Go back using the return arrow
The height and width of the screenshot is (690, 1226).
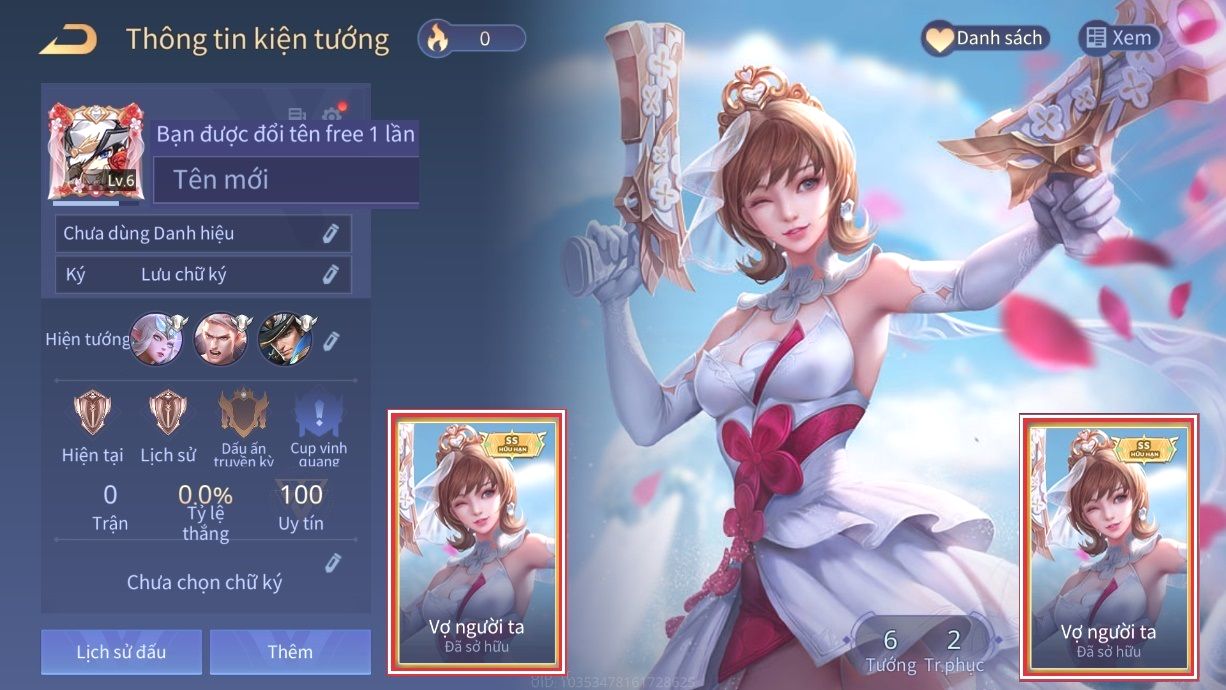(x=68, y=40)
